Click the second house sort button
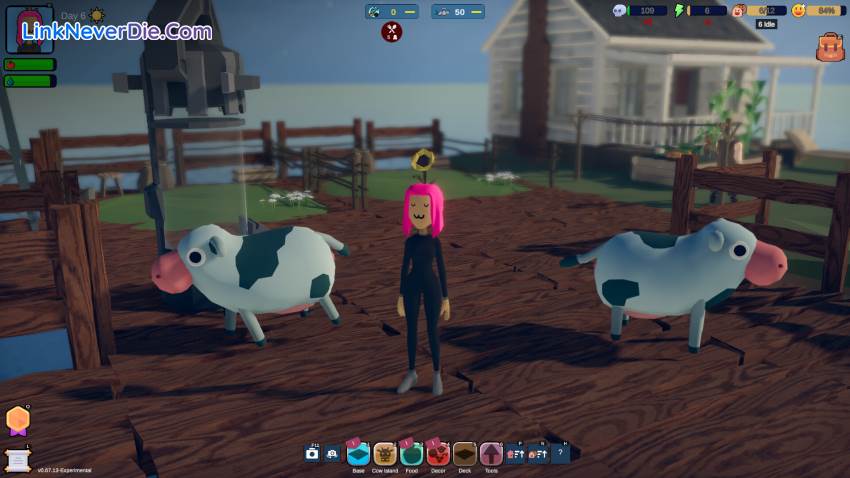The image size is (850, 478). click(x=538, y=454)
